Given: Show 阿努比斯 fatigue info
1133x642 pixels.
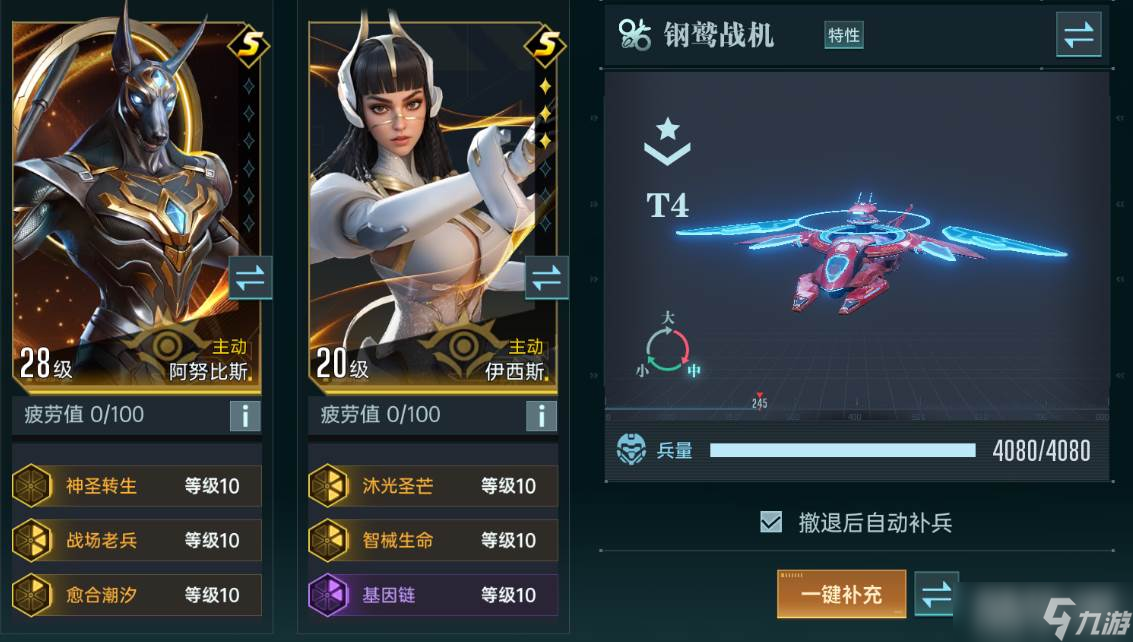Looking at the screenshot, I should coord(245,415).
